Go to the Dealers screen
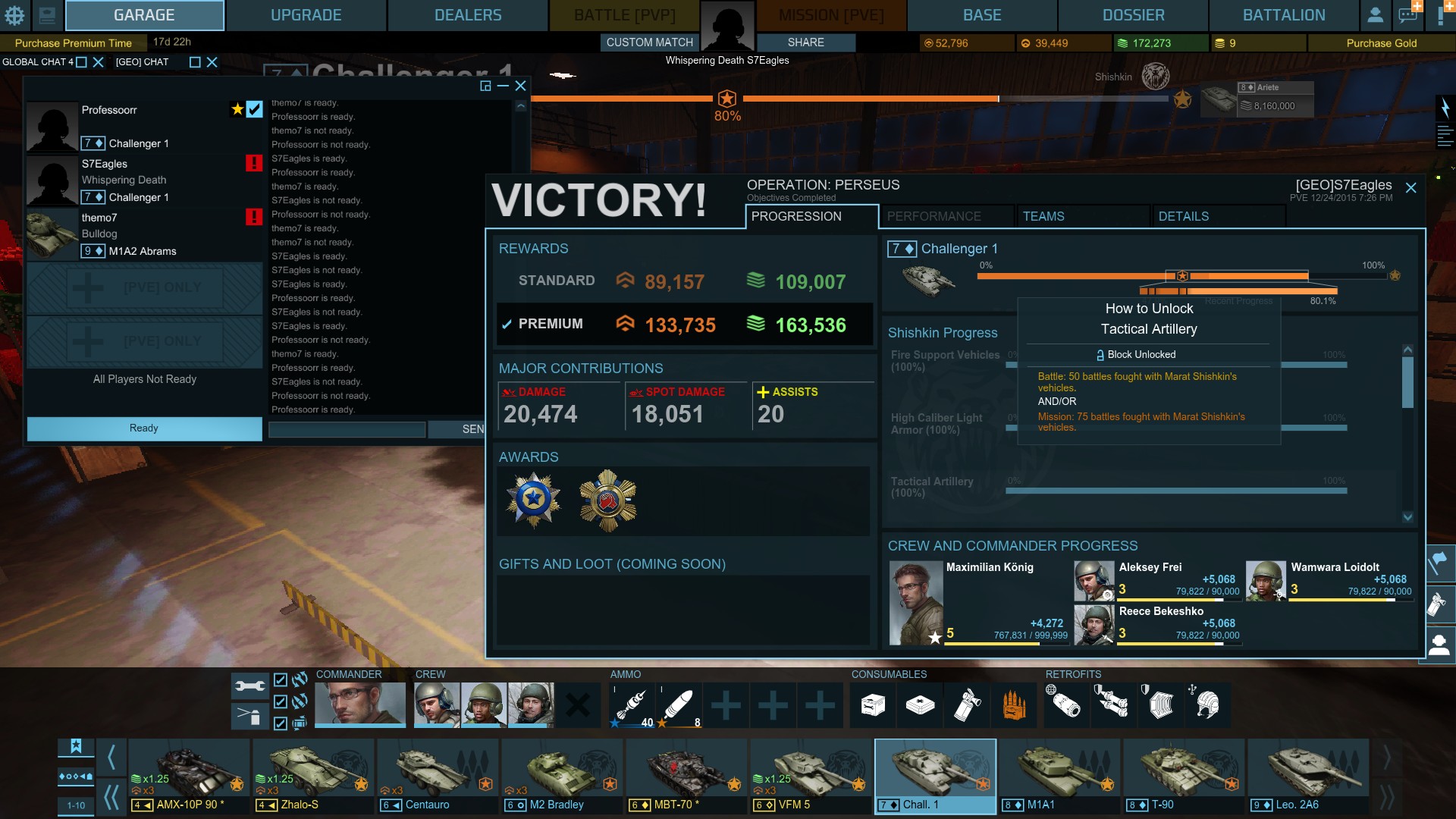The height and width of the screenshot is (819, 1456). tap(467, 15)
